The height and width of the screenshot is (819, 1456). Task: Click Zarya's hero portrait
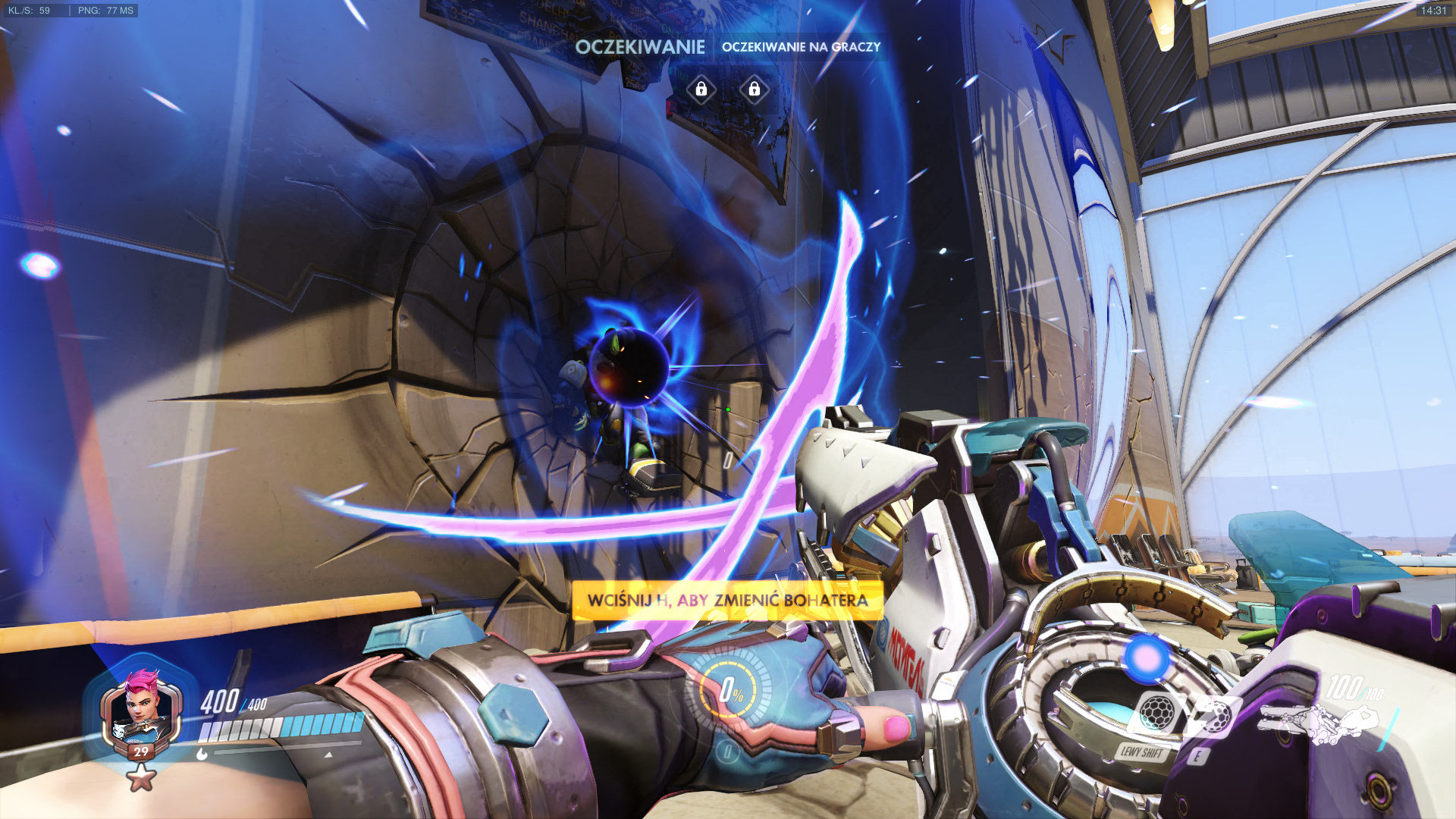click(141, 711)
